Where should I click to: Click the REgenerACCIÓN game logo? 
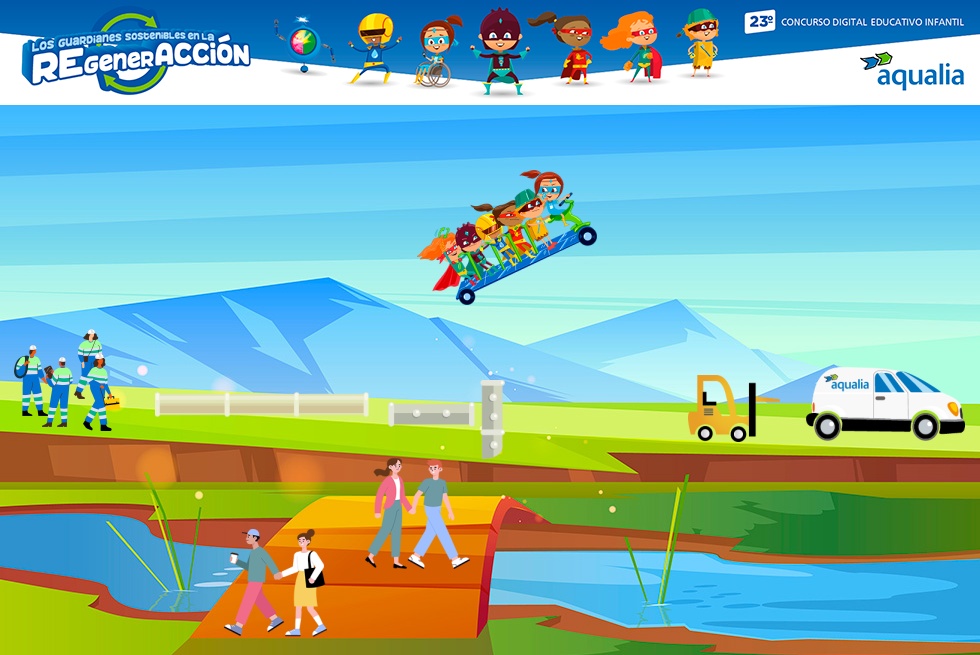(x=139, y=55)
